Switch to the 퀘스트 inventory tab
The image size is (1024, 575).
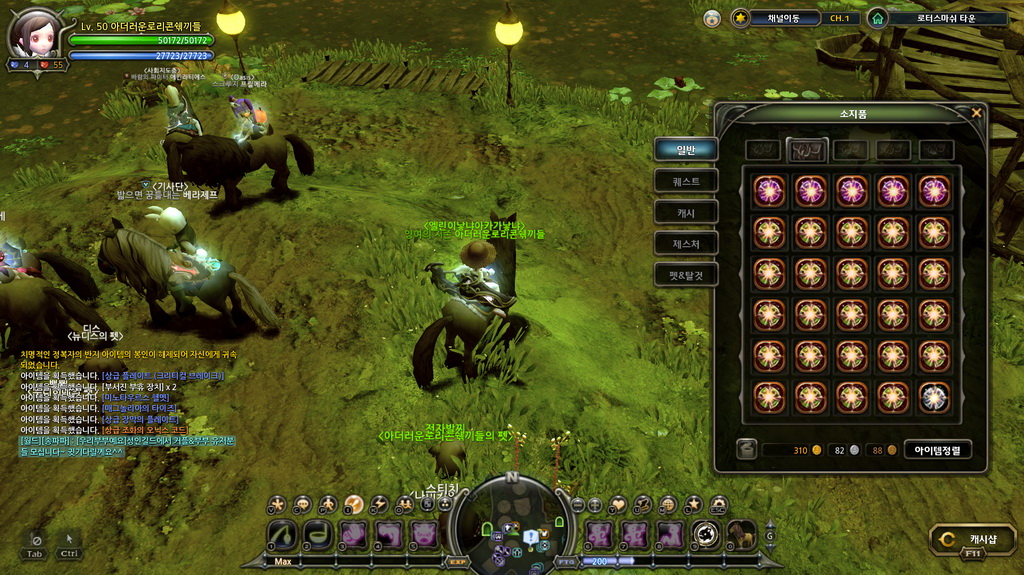685,181
